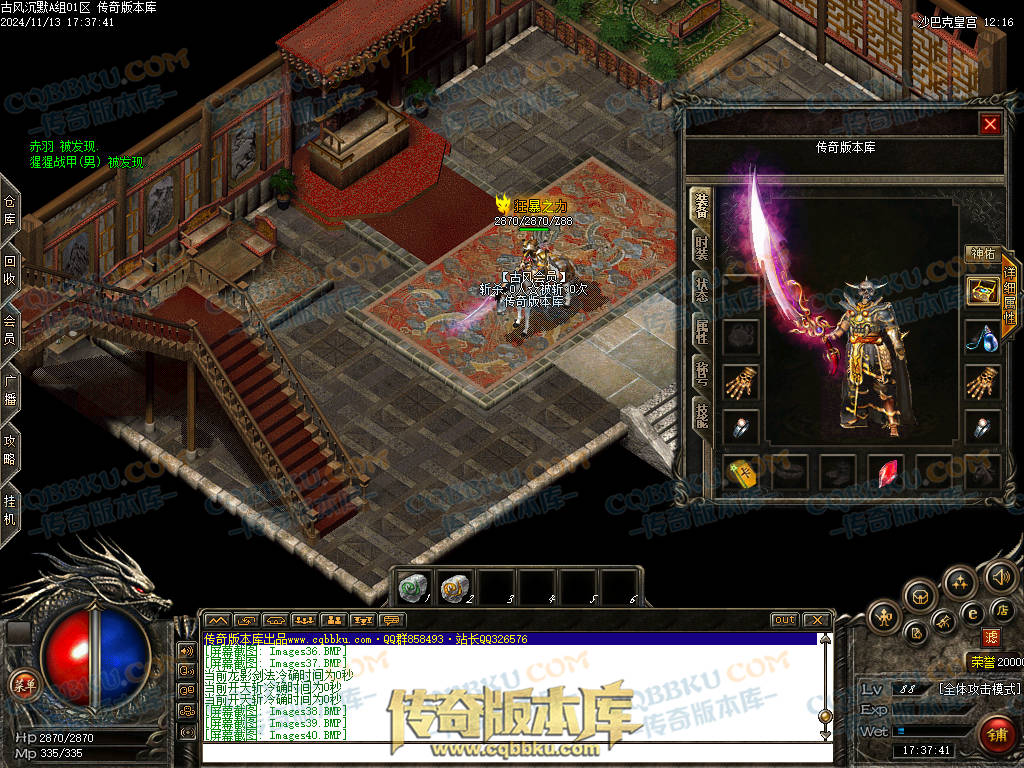
Task: Click the 'out' button on chat bar
Action: click(784, 620)
